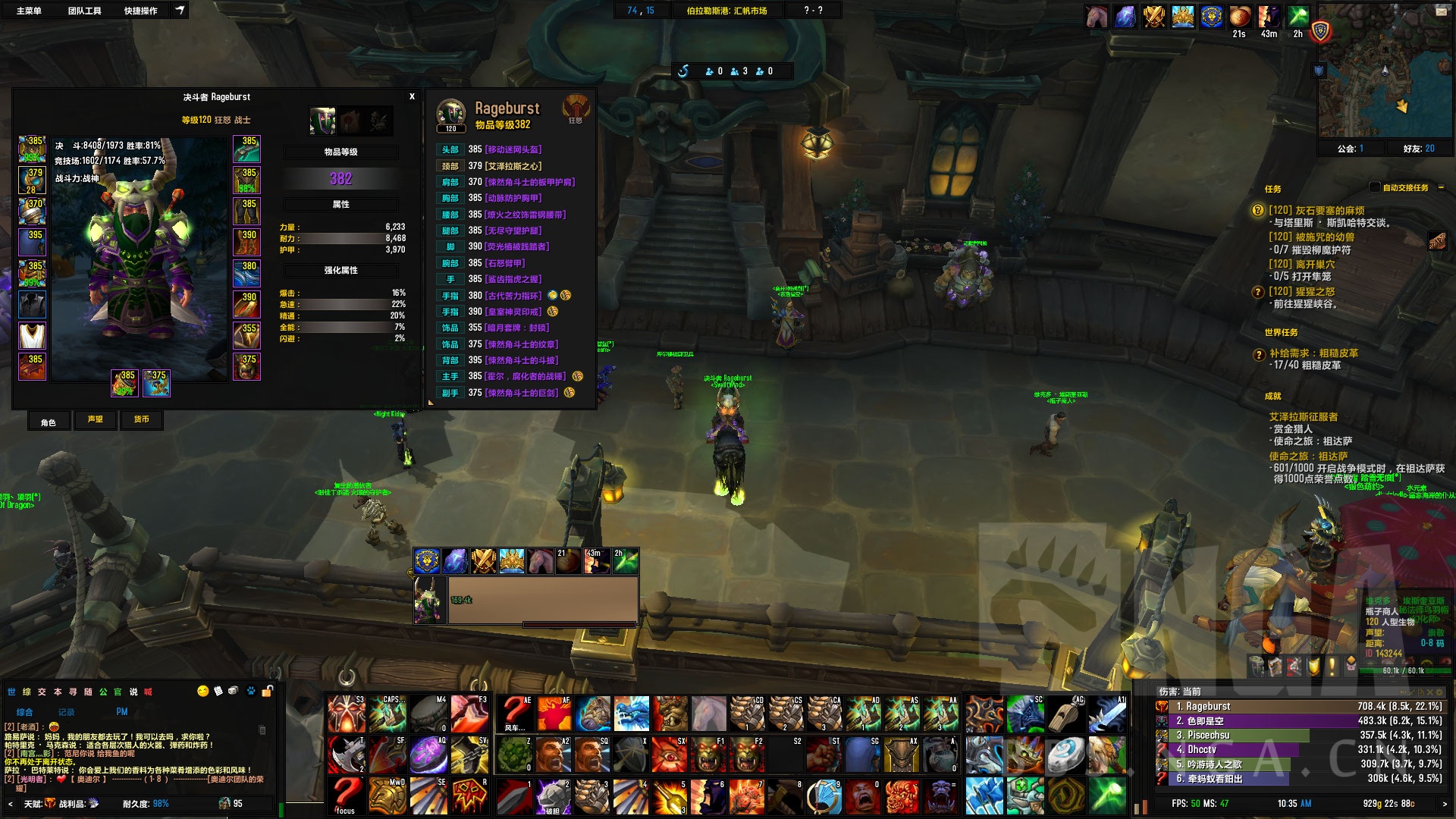This screenshot has width=1456, height=819.
Task: Switch to the 记录 log chat tab
Action: [67, 712]
